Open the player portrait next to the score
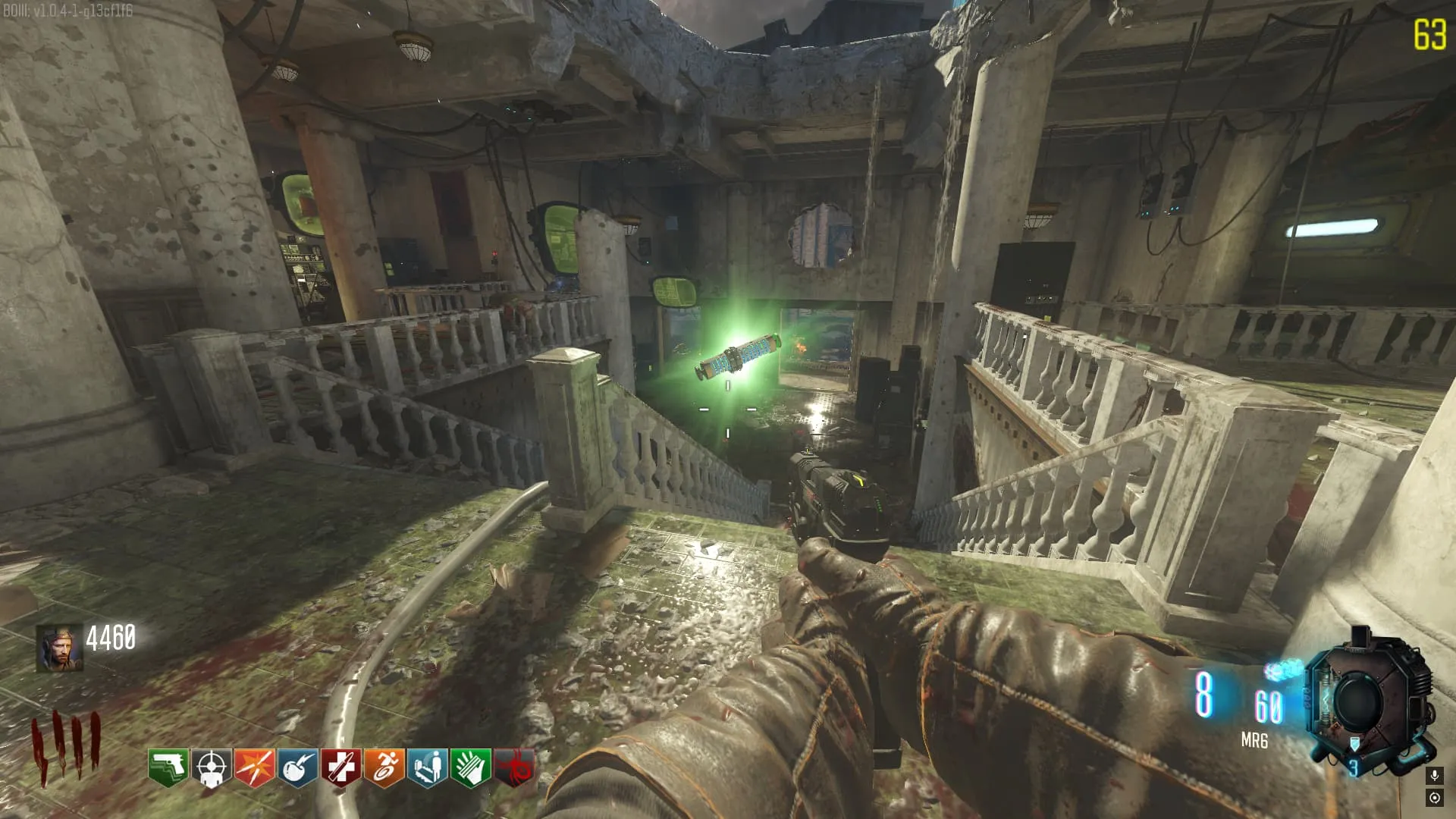The image size is (1456, 819). click(60, 648)
